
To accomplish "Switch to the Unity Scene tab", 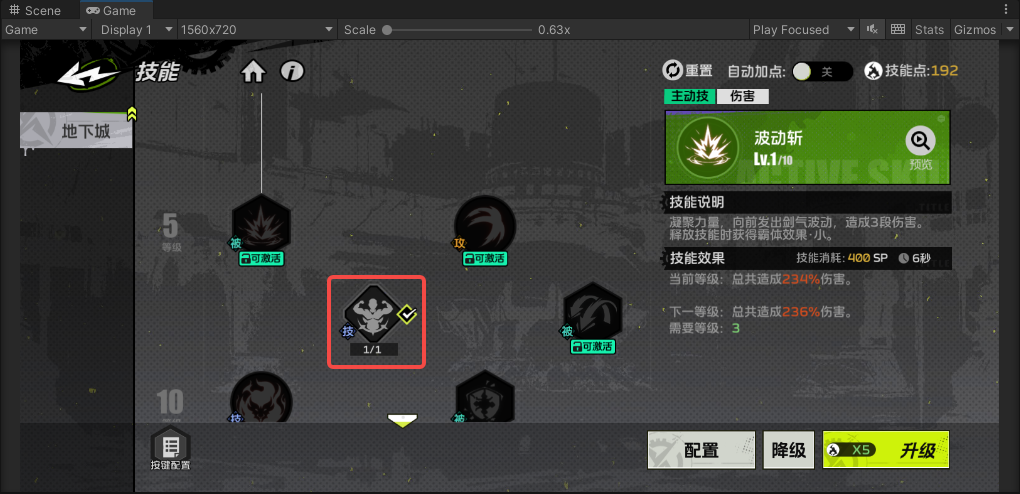I will pyautogui.click(x=36, y=10).
